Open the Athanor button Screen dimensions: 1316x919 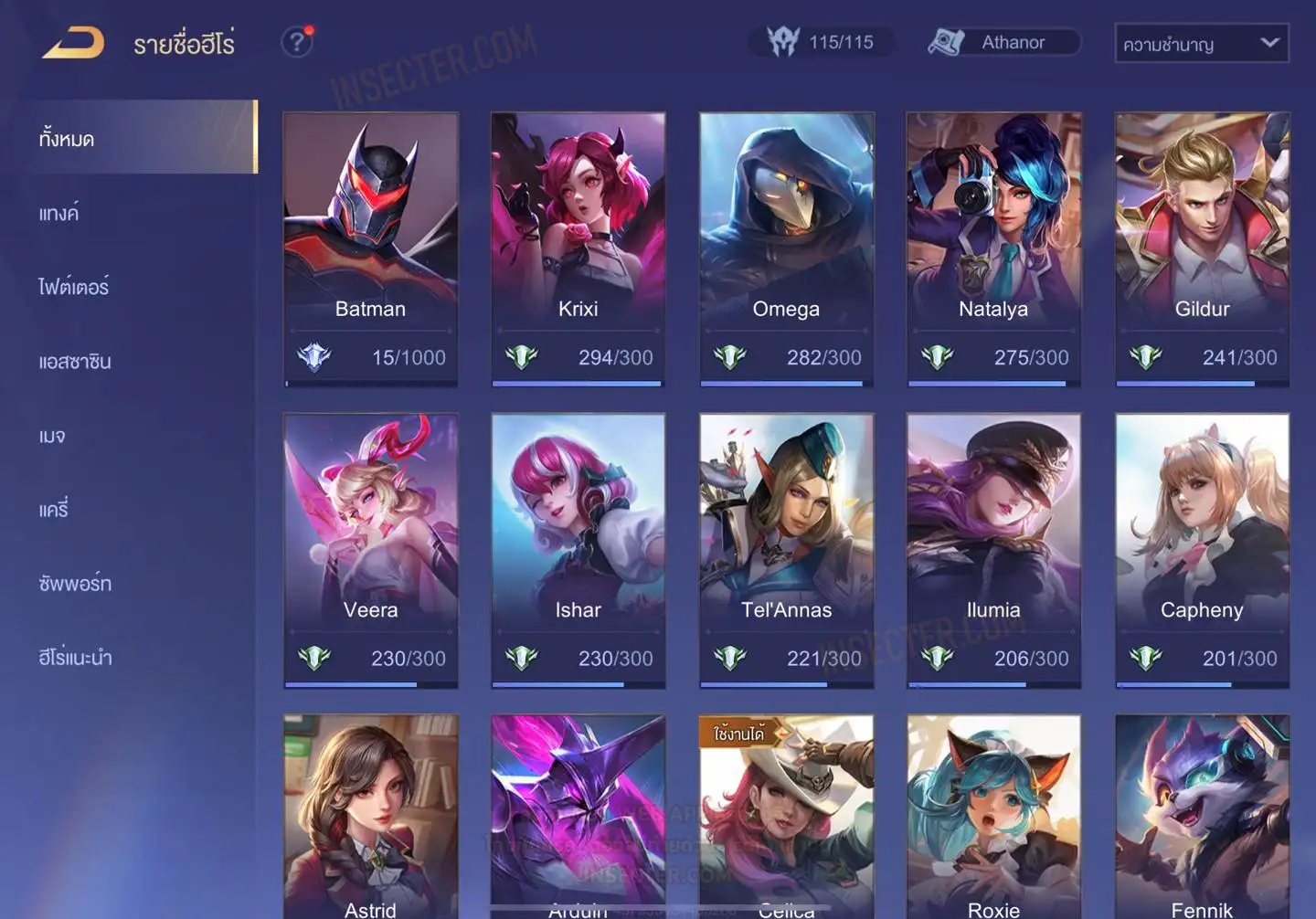point(1003,42)
